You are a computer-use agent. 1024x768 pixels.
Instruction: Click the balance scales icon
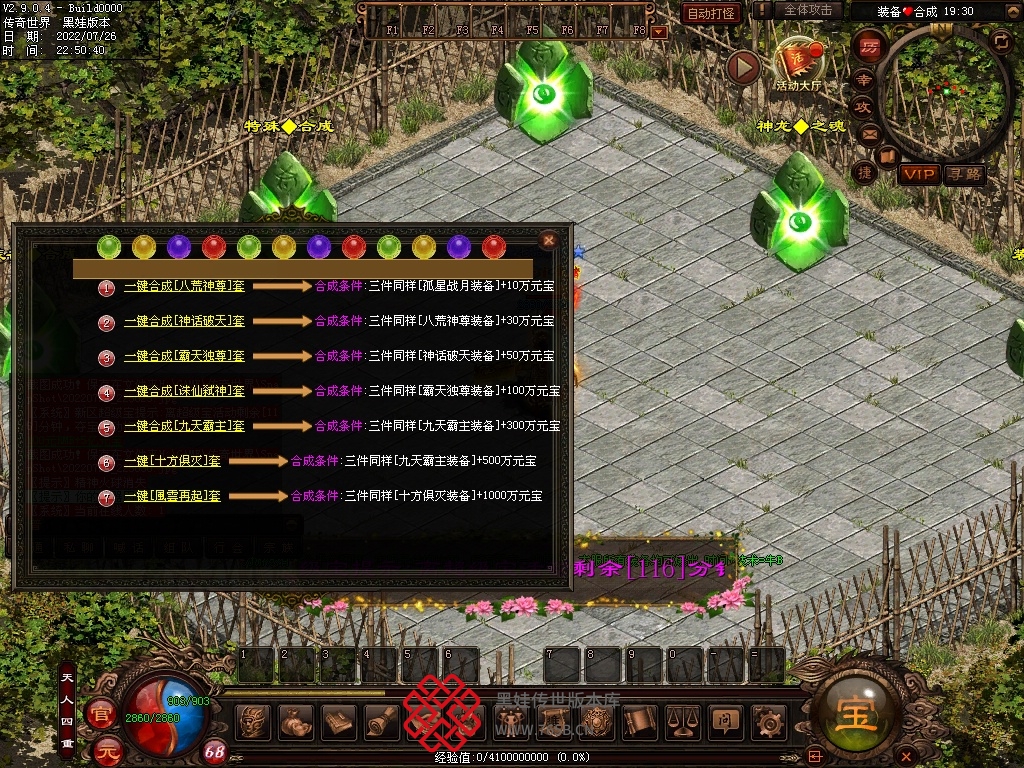click(682, 722)
